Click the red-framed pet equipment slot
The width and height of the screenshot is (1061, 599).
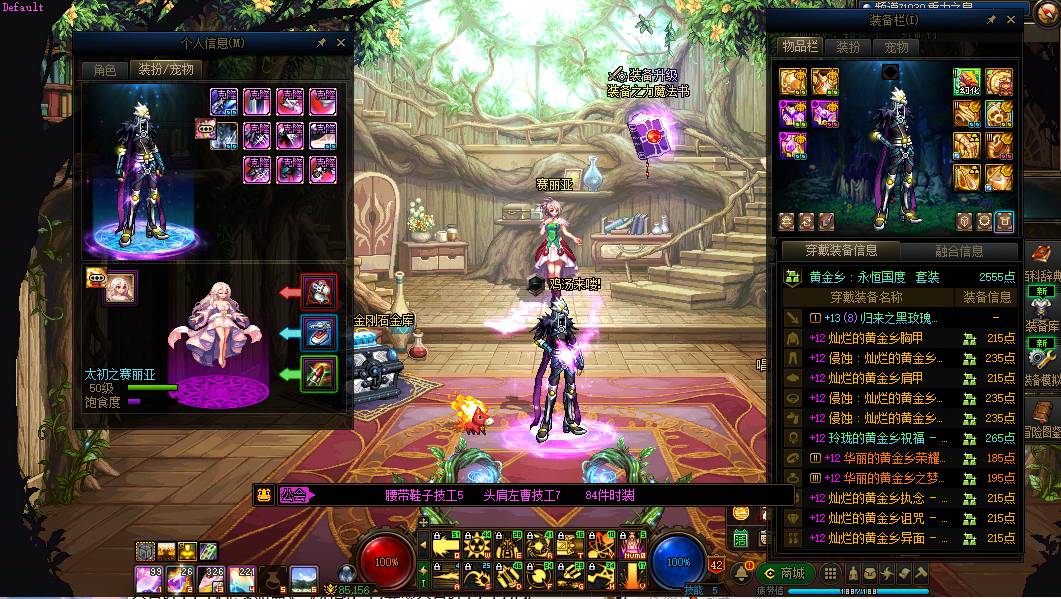pyautogui.click(x=319, y=292)
